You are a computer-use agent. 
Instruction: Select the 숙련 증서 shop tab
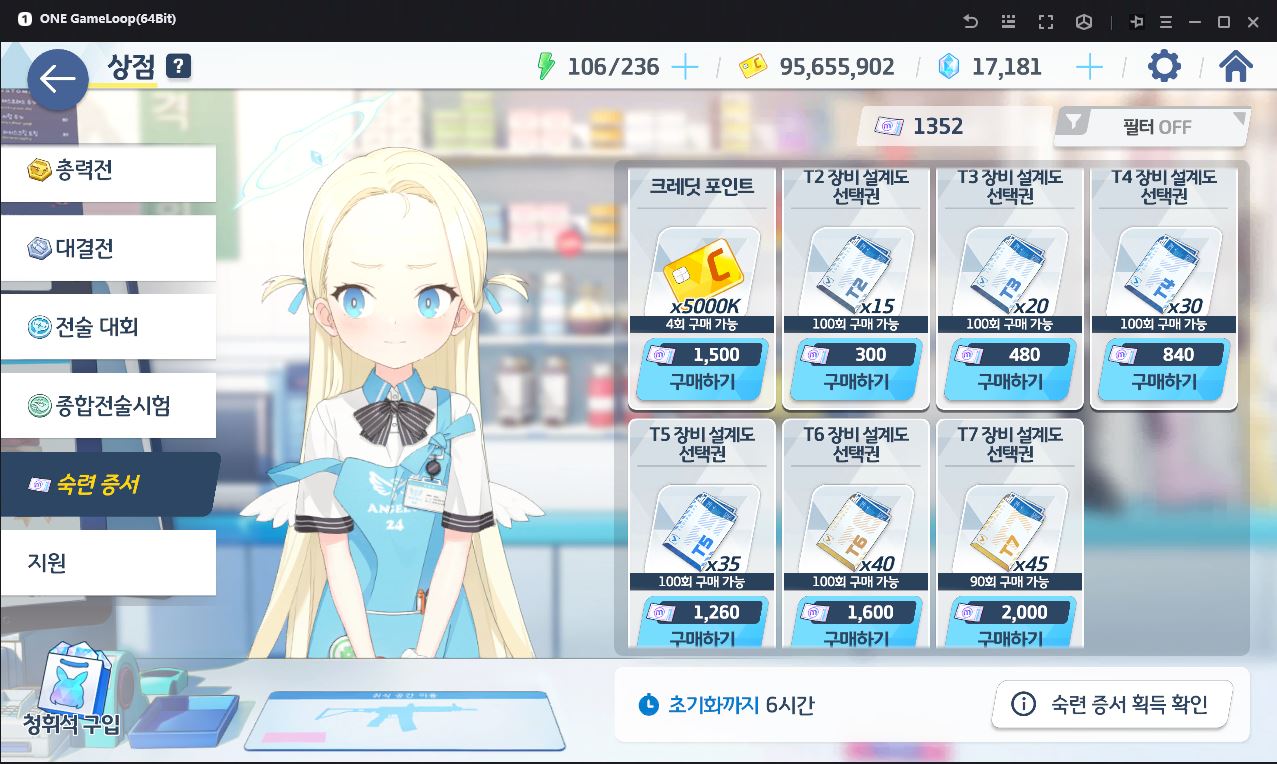pos(108,485)
